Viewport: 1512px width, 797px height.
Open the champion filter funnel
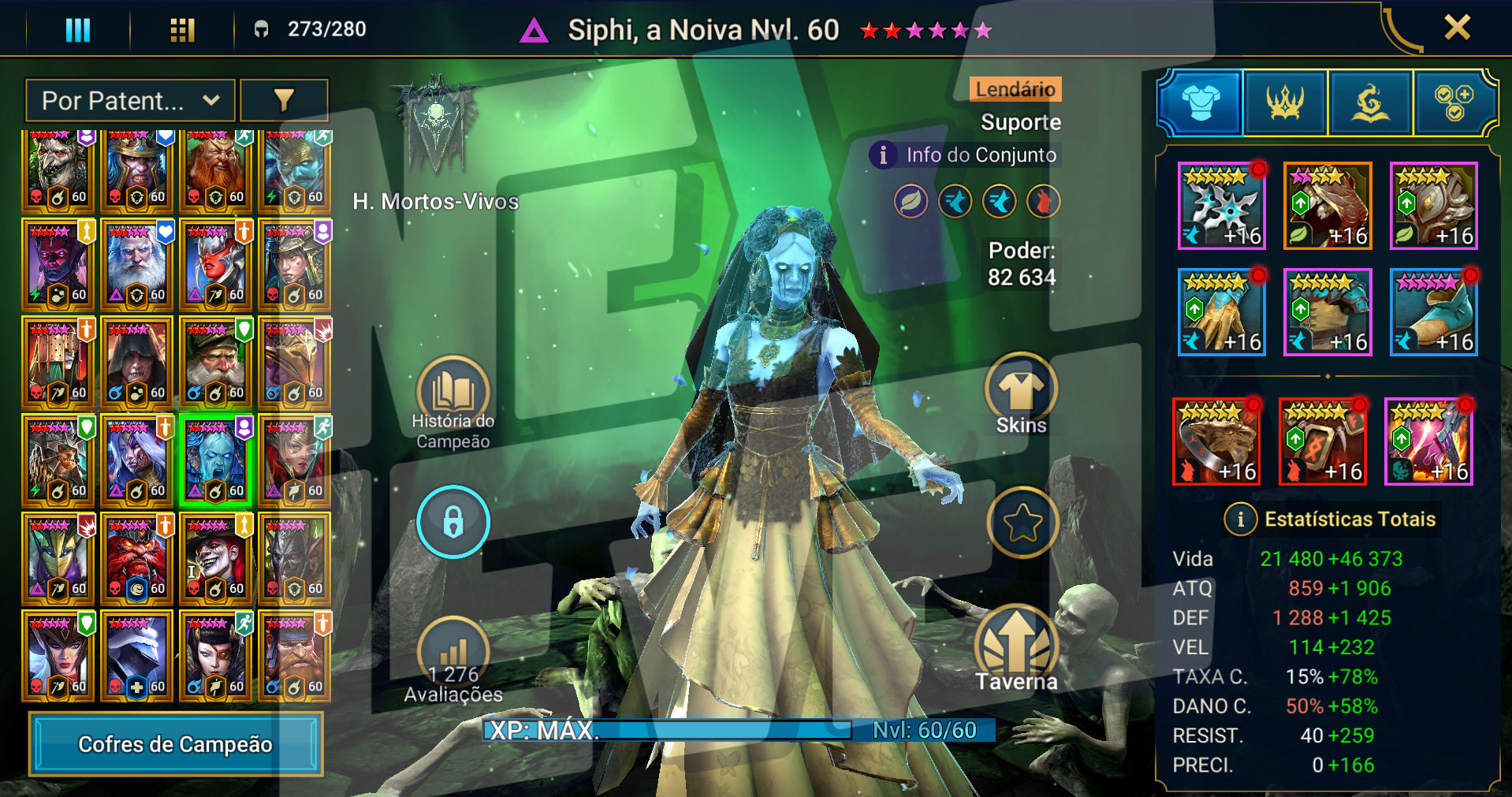tap(284, 101)
